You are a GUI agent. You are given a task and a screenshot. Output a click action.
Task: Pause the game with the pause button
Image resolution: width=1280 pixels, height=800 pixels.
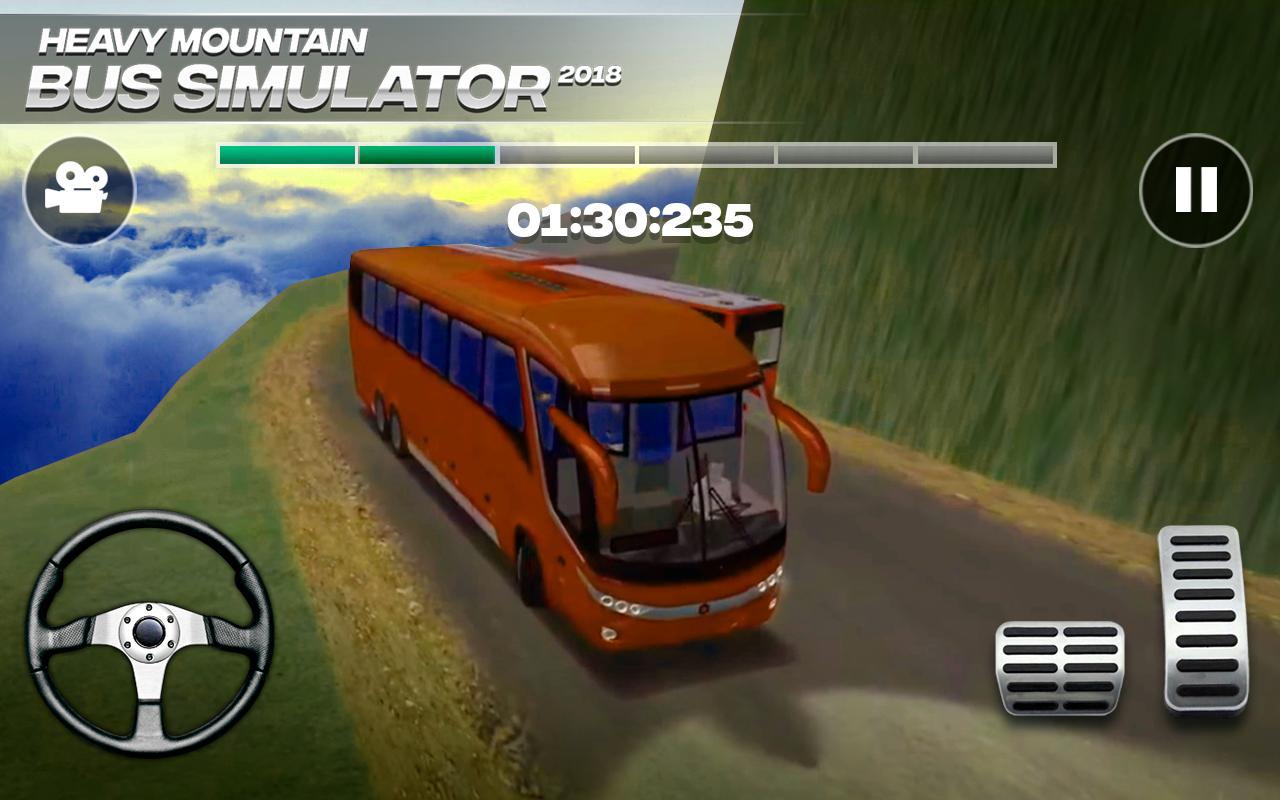pyautogui.click(x=1195, y=190)
